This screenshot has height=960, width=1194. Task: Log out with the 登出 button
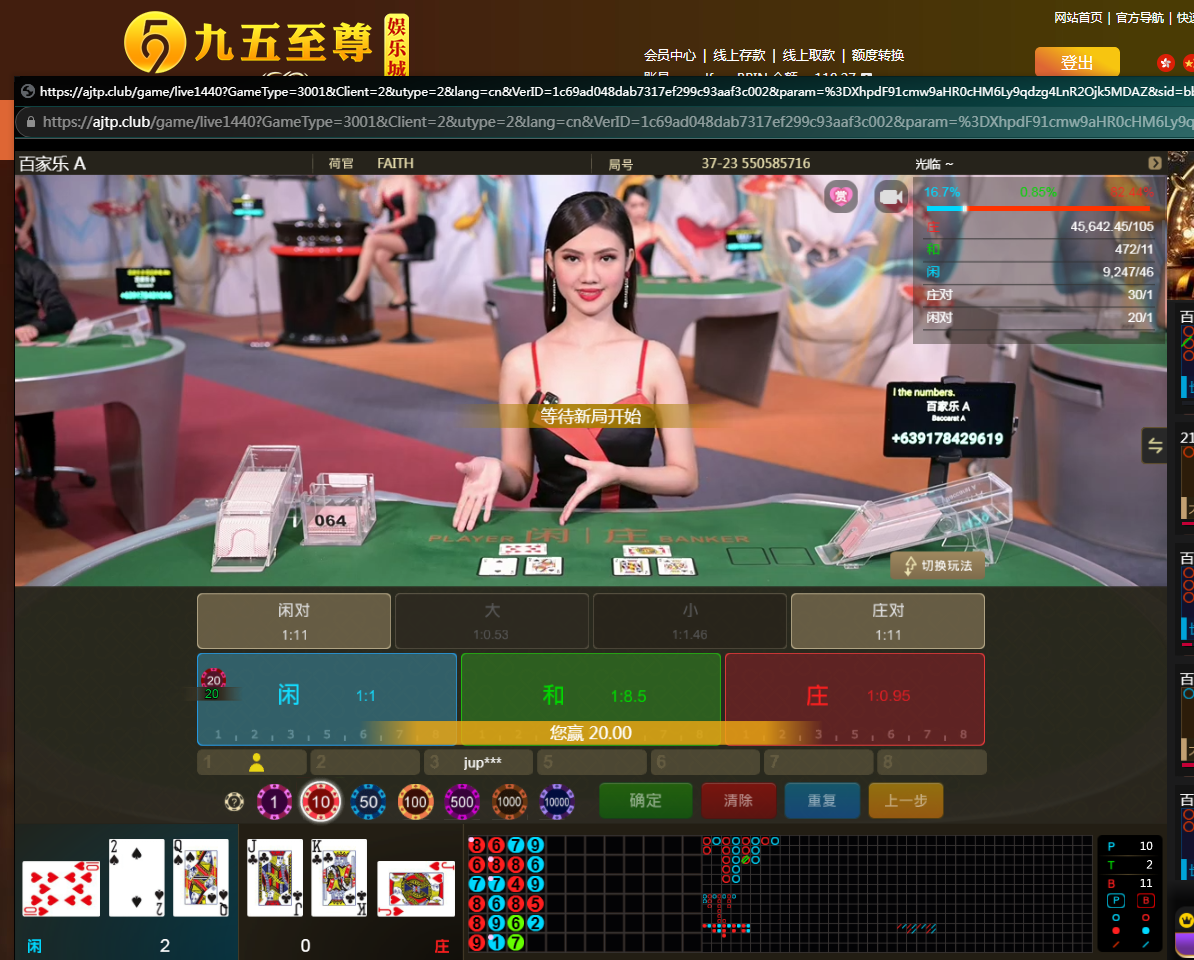pyautogui.click(x=1076, y=62)
